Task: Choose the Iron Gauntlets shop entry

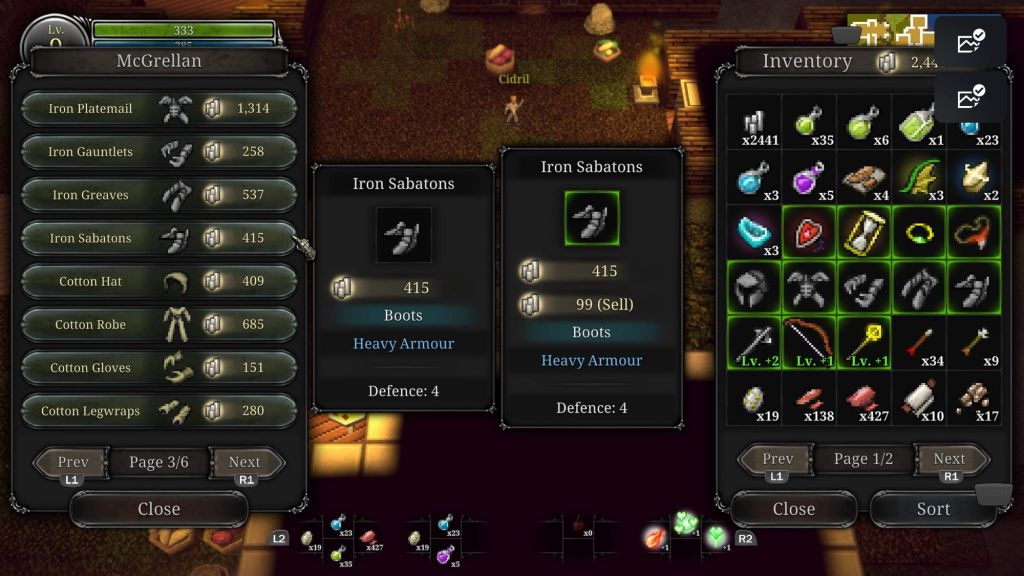Action: [x=158, y=152]
